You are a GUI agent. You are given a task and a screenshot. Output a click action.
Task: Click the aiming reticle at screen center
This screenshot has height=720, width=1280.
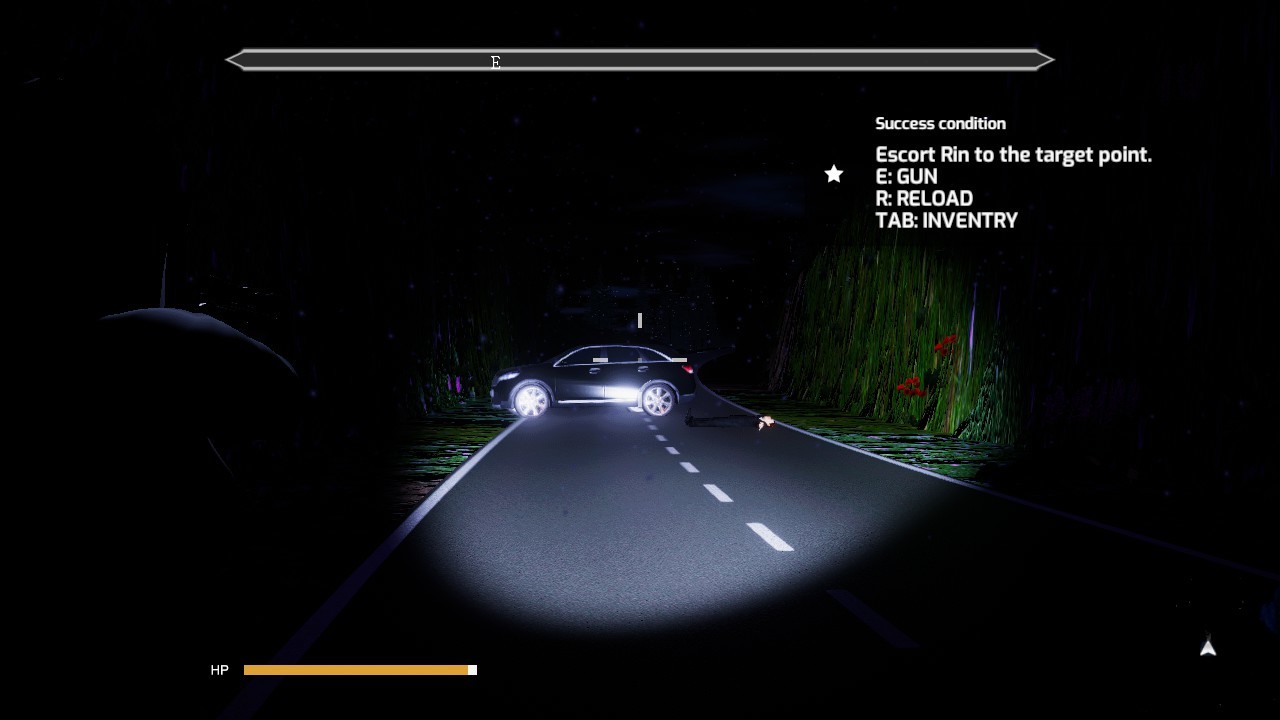coord(639,321)
